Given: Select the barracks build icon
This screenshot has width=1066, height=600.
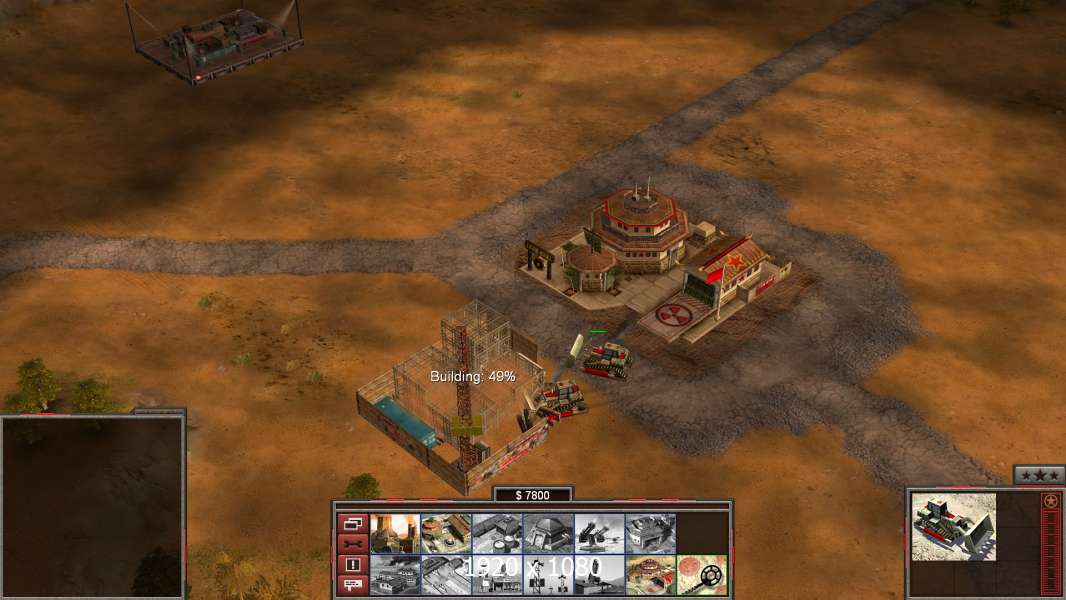Looking at the screenshot, I should 446,534.
